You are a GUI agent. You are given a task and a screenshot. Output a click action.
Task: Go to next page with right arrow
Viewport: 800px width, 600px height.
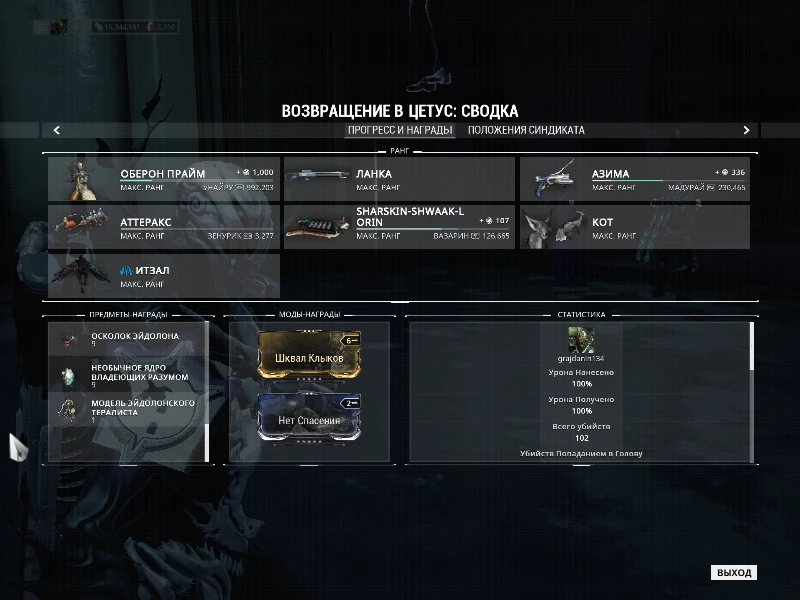pos(746,130)
